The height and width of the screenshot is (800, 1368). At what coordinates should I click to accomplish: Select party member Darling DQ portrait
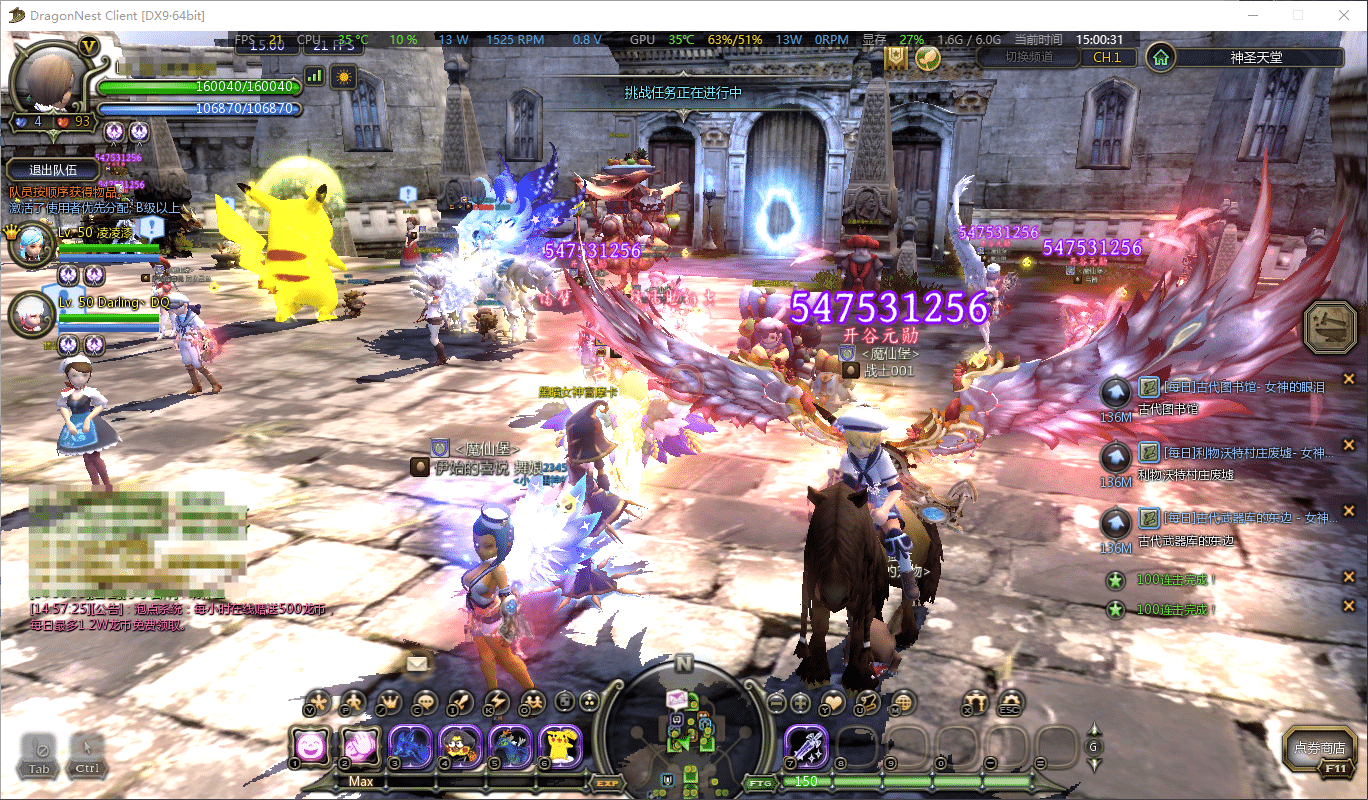[x=31, y=314]
